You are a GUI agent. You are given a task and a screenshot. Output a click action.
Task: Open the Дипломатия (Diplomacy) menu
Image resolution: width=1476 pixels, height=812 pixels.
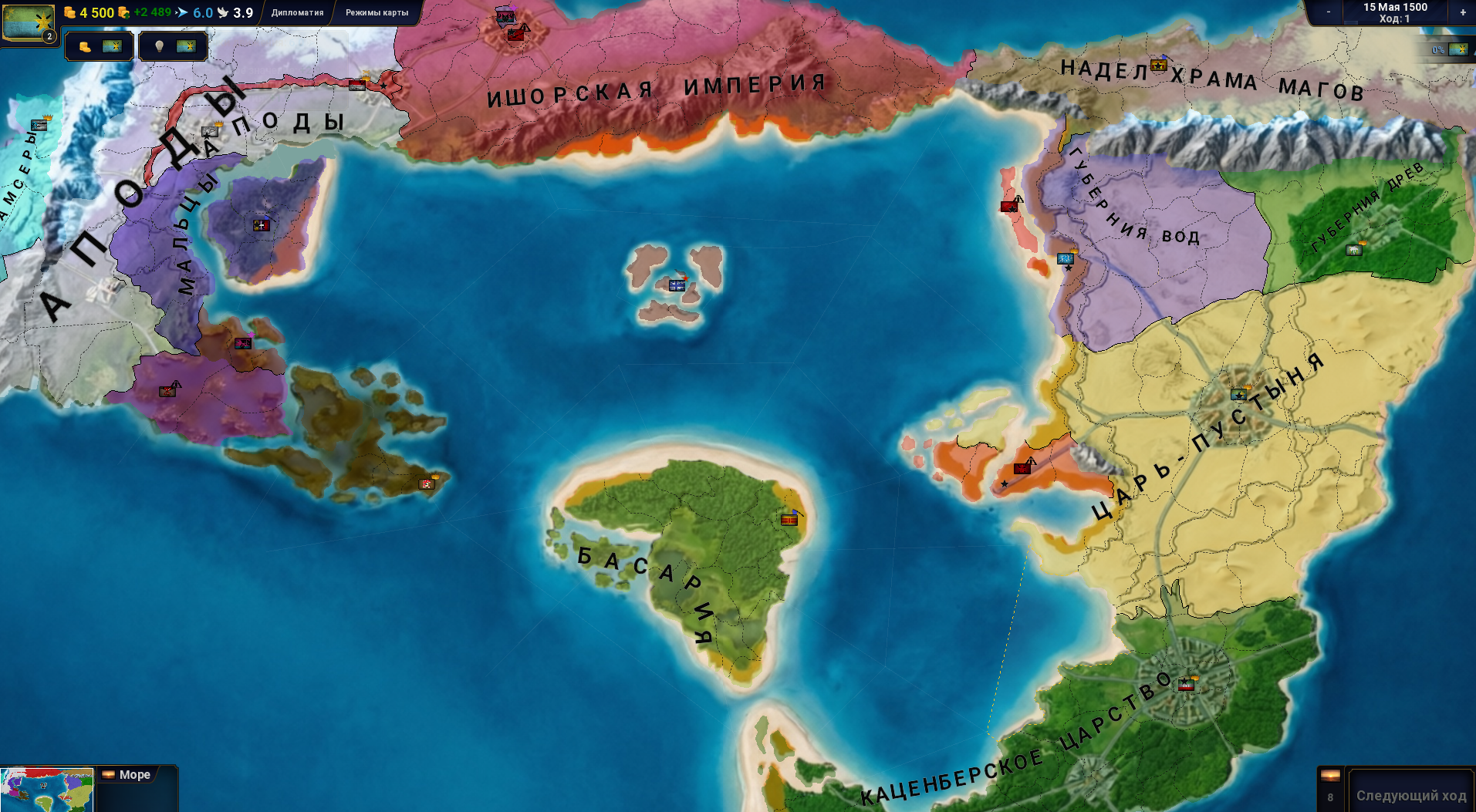tap(297, 12)
